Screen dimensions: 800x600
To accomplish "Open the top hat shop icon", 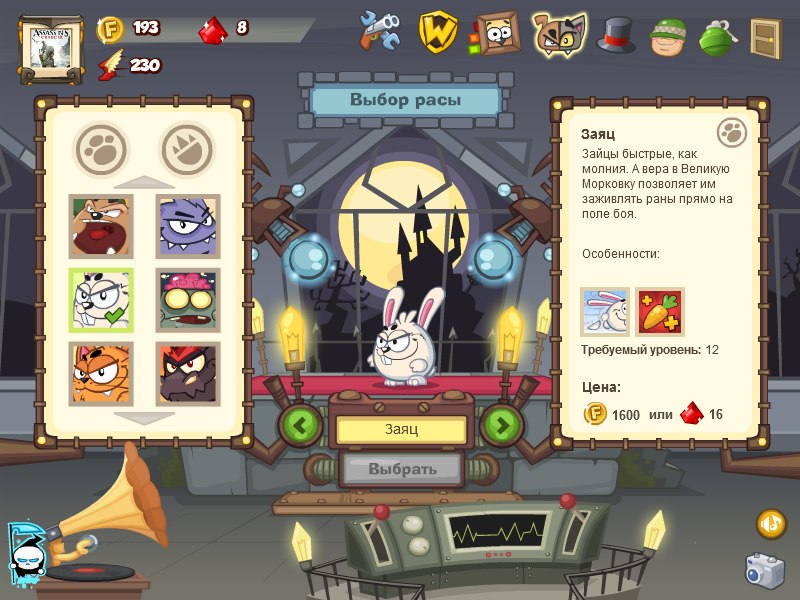I will point(616,34).
